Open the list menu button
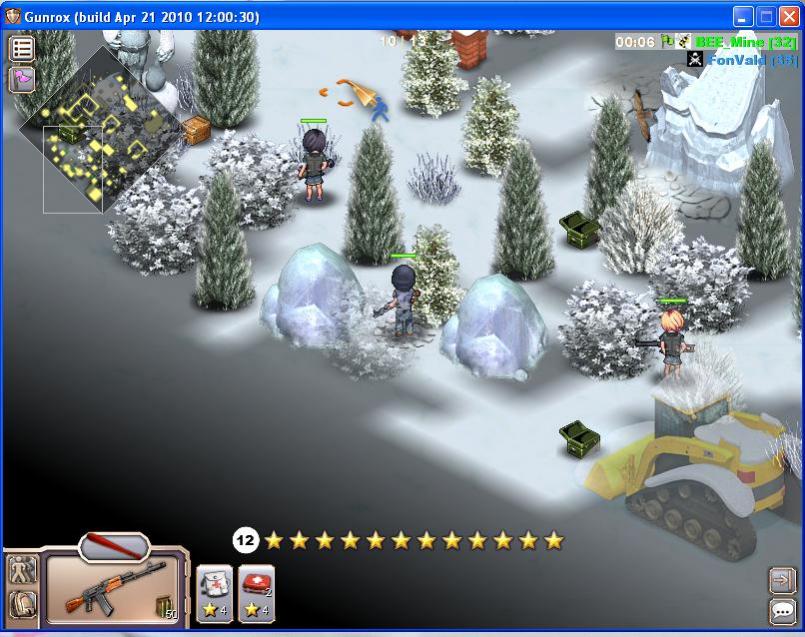The width and height of the screenshot is (805, 637). pos(22,48)
